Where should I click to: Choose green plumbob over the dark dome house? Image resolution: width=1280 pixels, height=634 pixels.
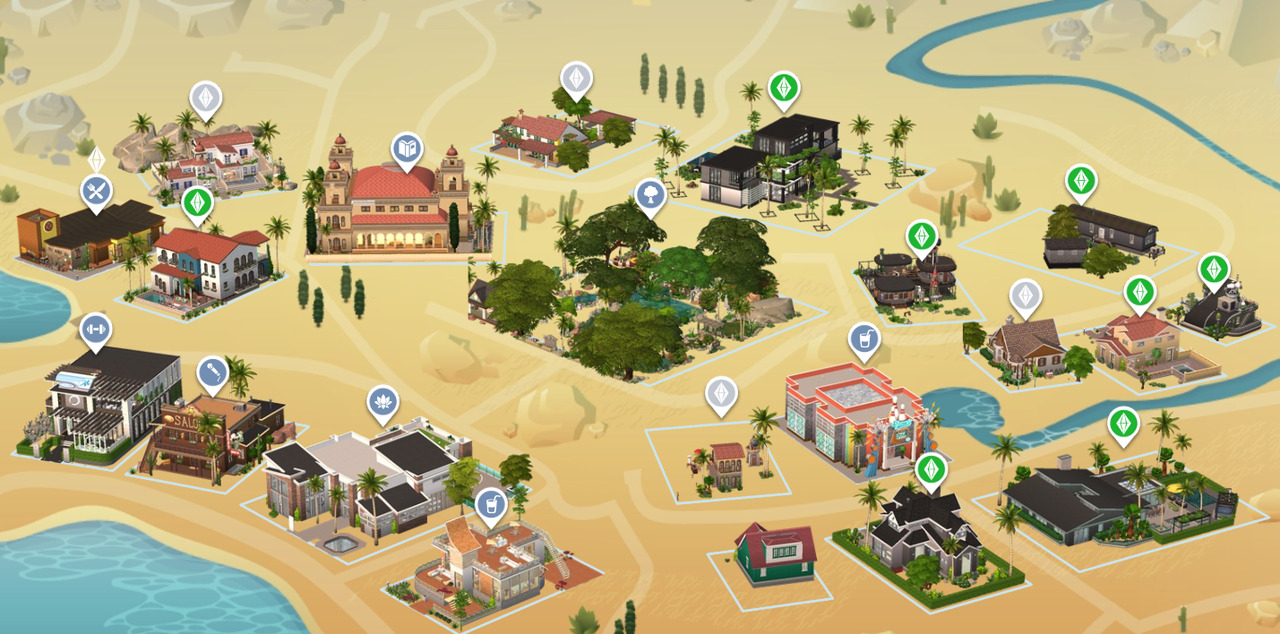1214,269
